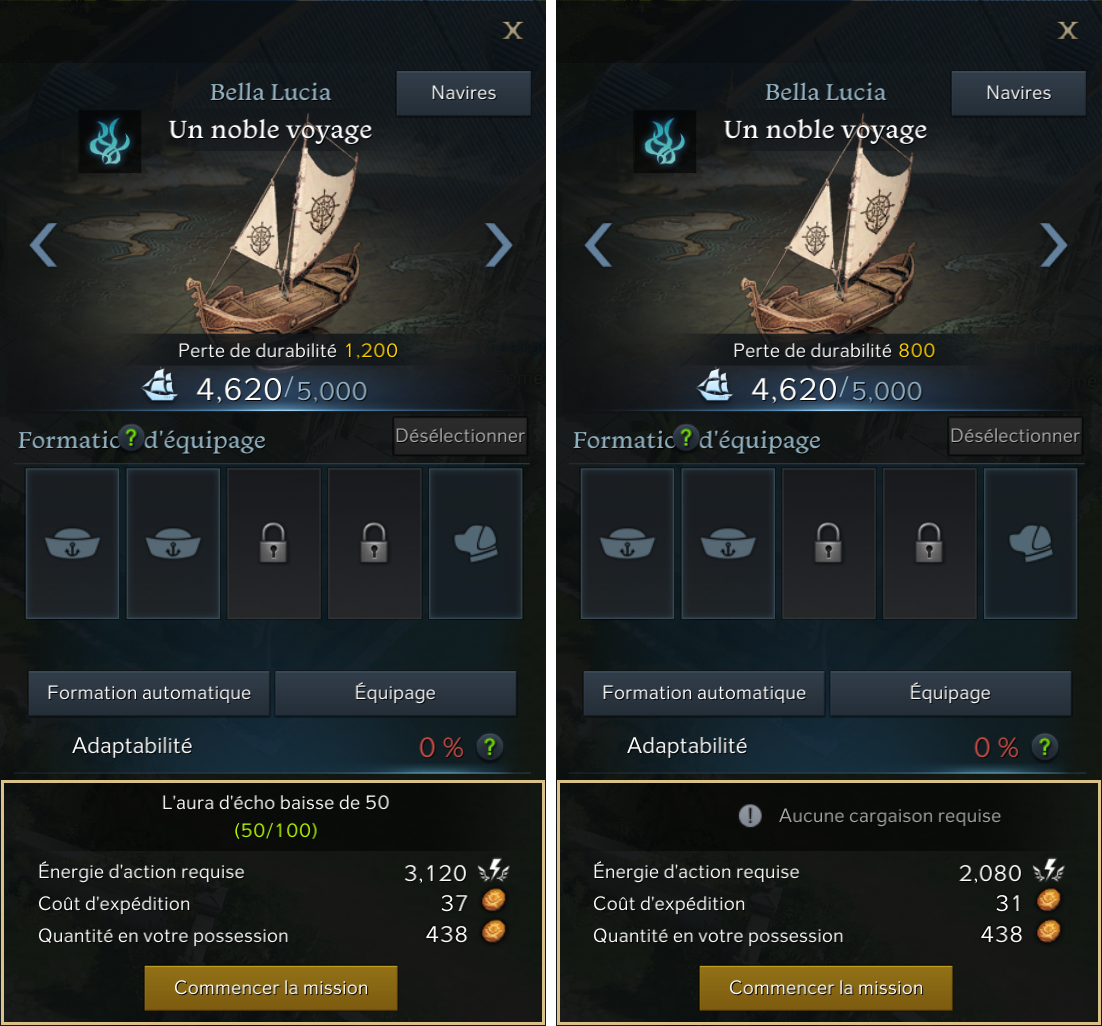This screenshot has height=1026, width=1102.
Task: Show next ship in the 1,200 durability loss panel
Action: coord(498,245)
